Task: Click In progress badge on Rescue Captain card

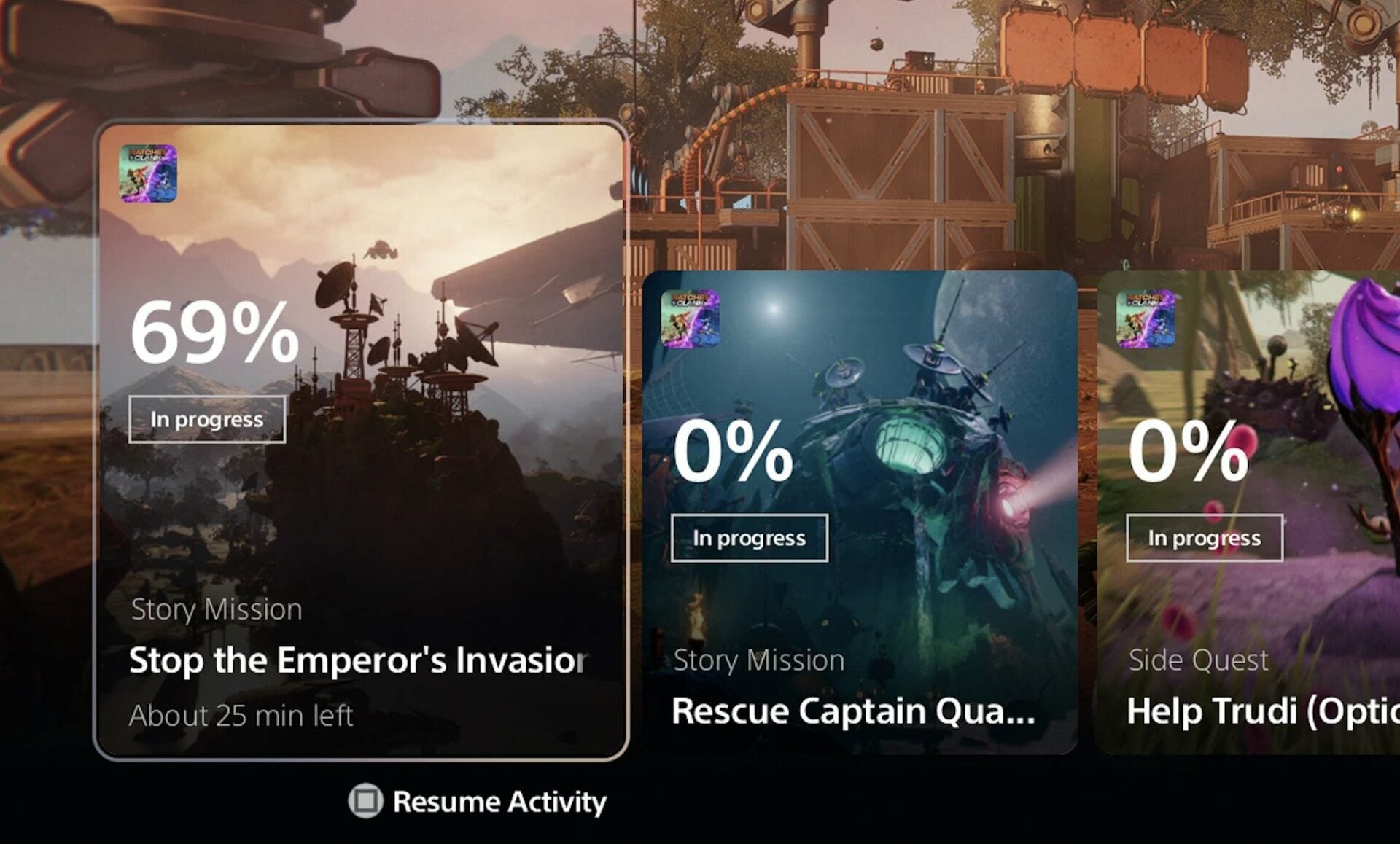Action: (x=749, y=539)
